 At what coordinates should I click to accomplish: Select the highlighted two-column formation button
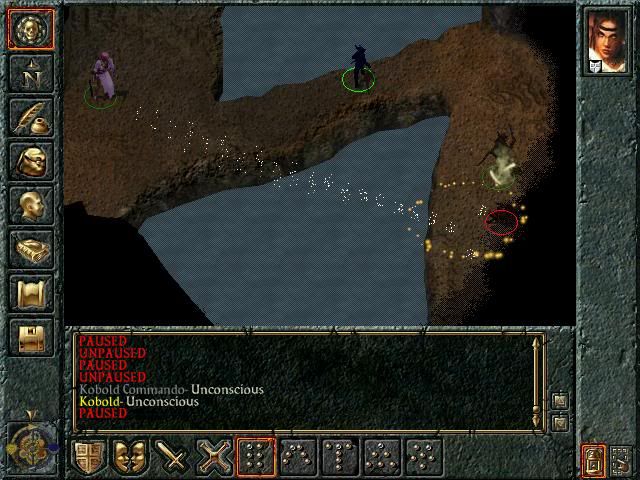[x=257, y=457]
